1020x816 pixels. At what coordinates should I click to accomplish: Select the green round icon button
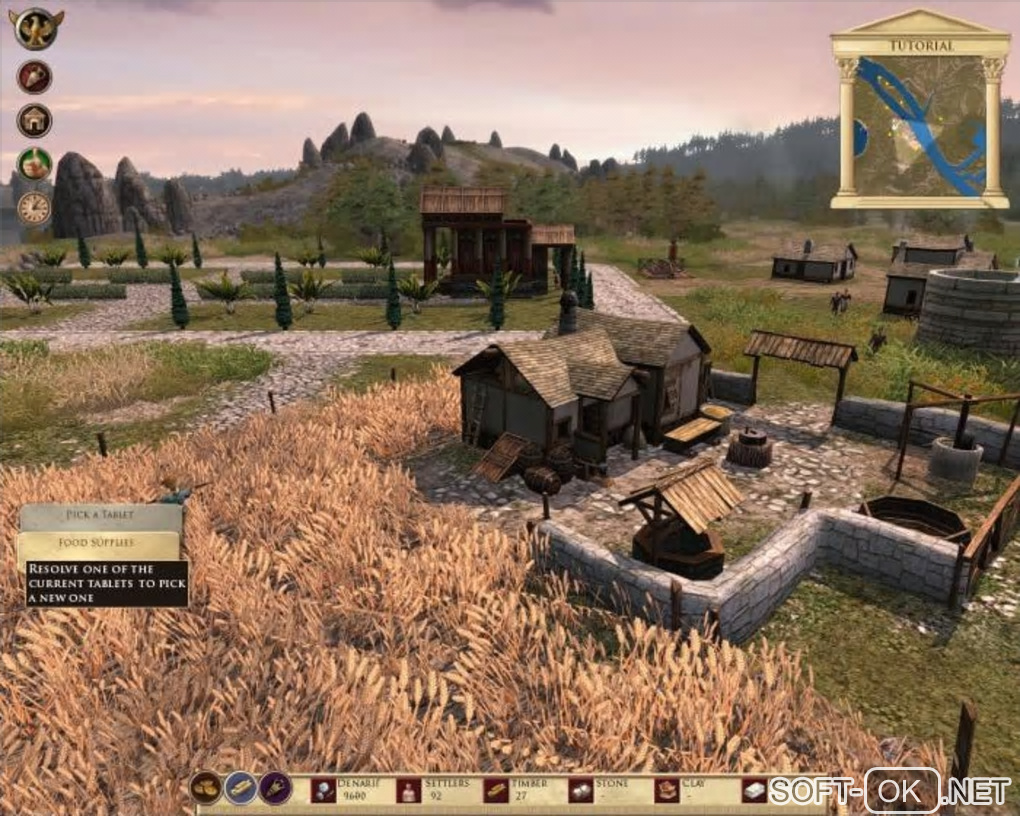coord(34,164)
